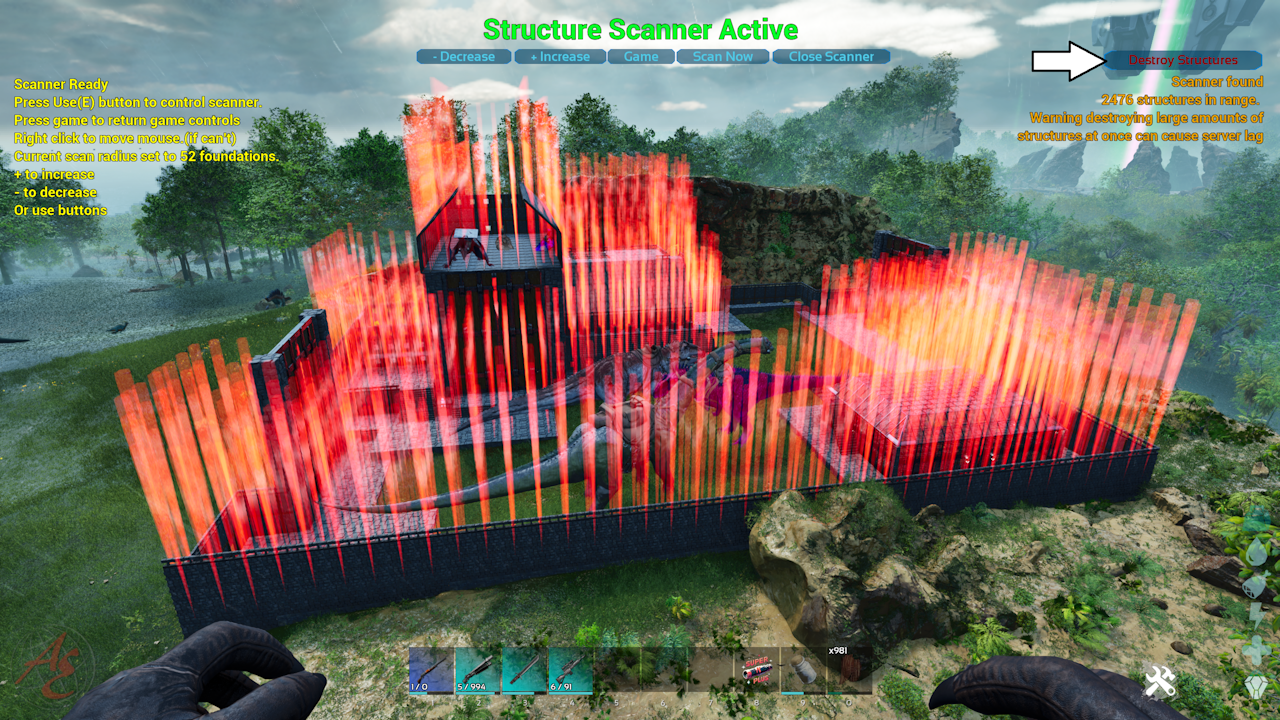Equip the shotgun with 5/994 ammo
1280x720 pixels.
478,669
